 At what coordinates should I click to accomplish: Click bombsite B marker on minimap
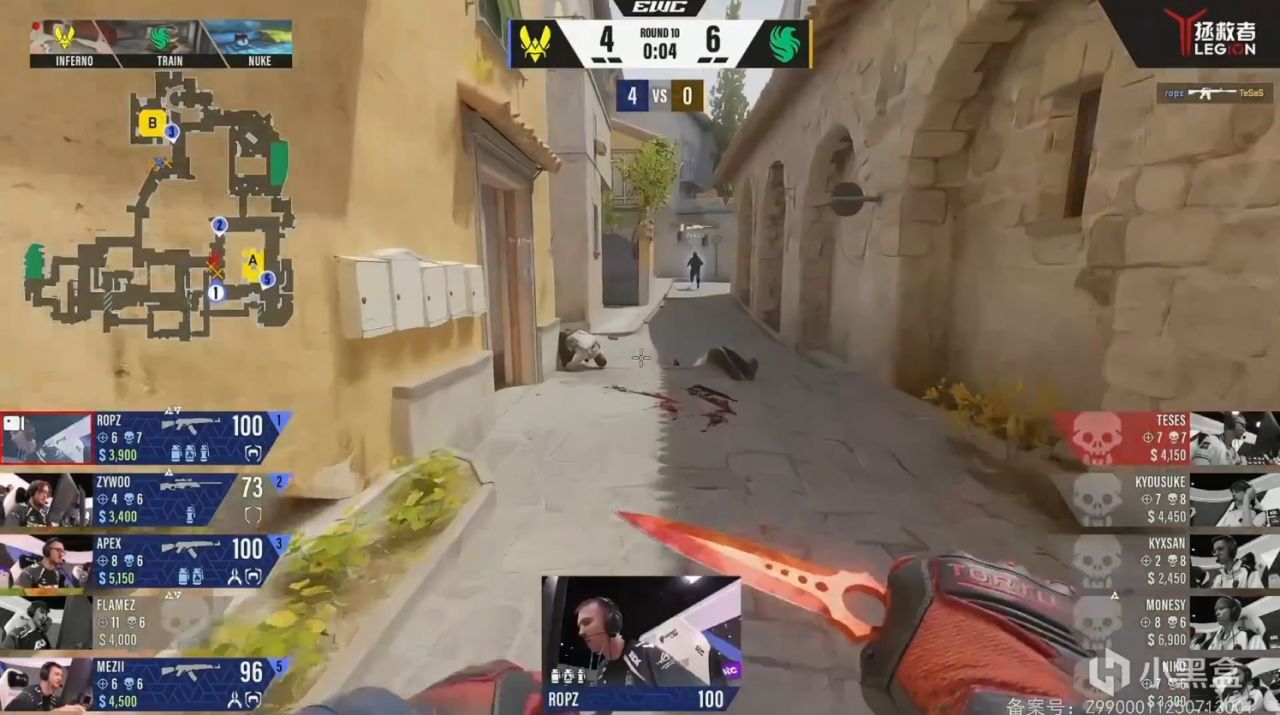click(151, 123)
